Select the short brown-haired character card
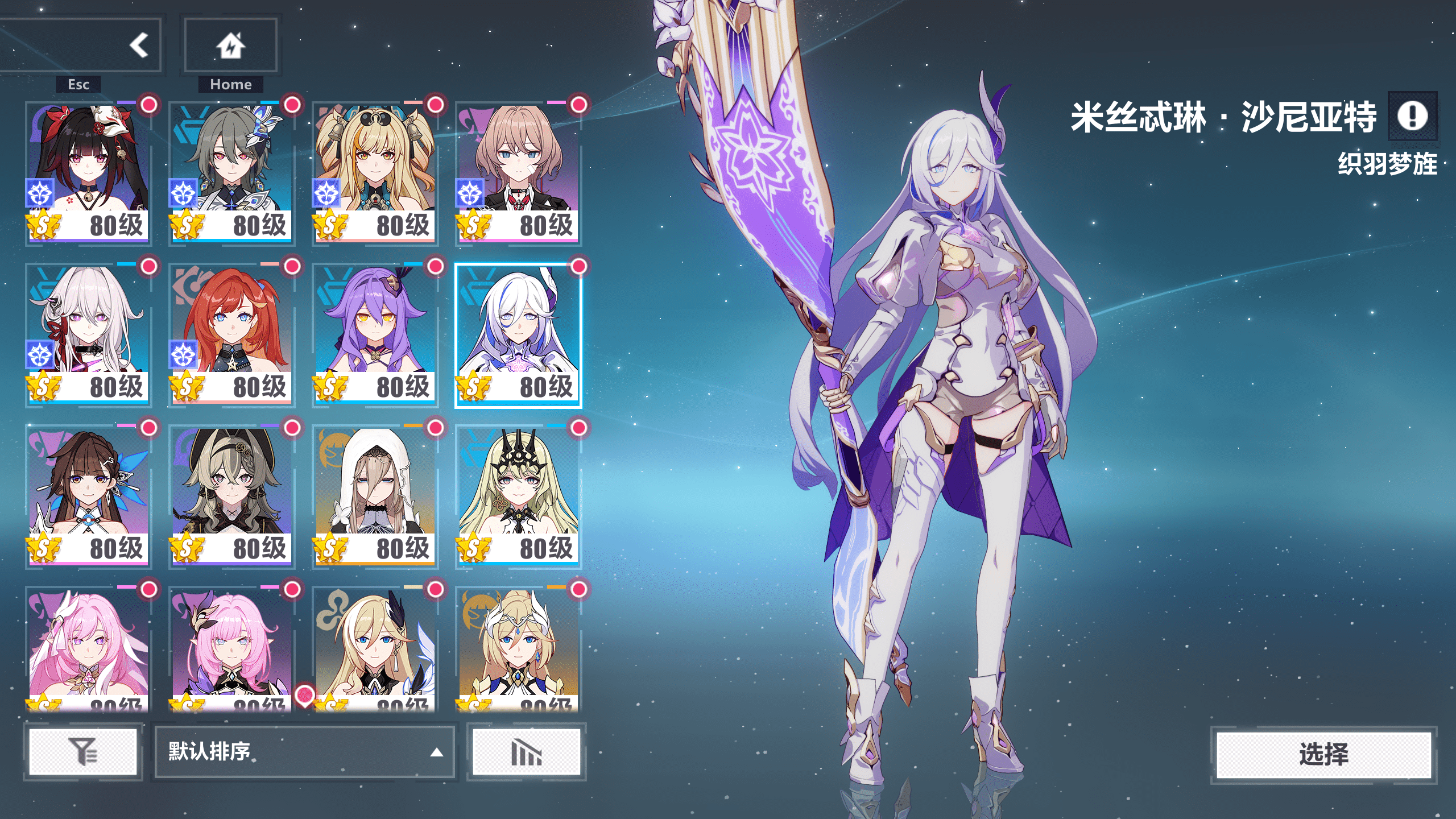 click(518, 171)
